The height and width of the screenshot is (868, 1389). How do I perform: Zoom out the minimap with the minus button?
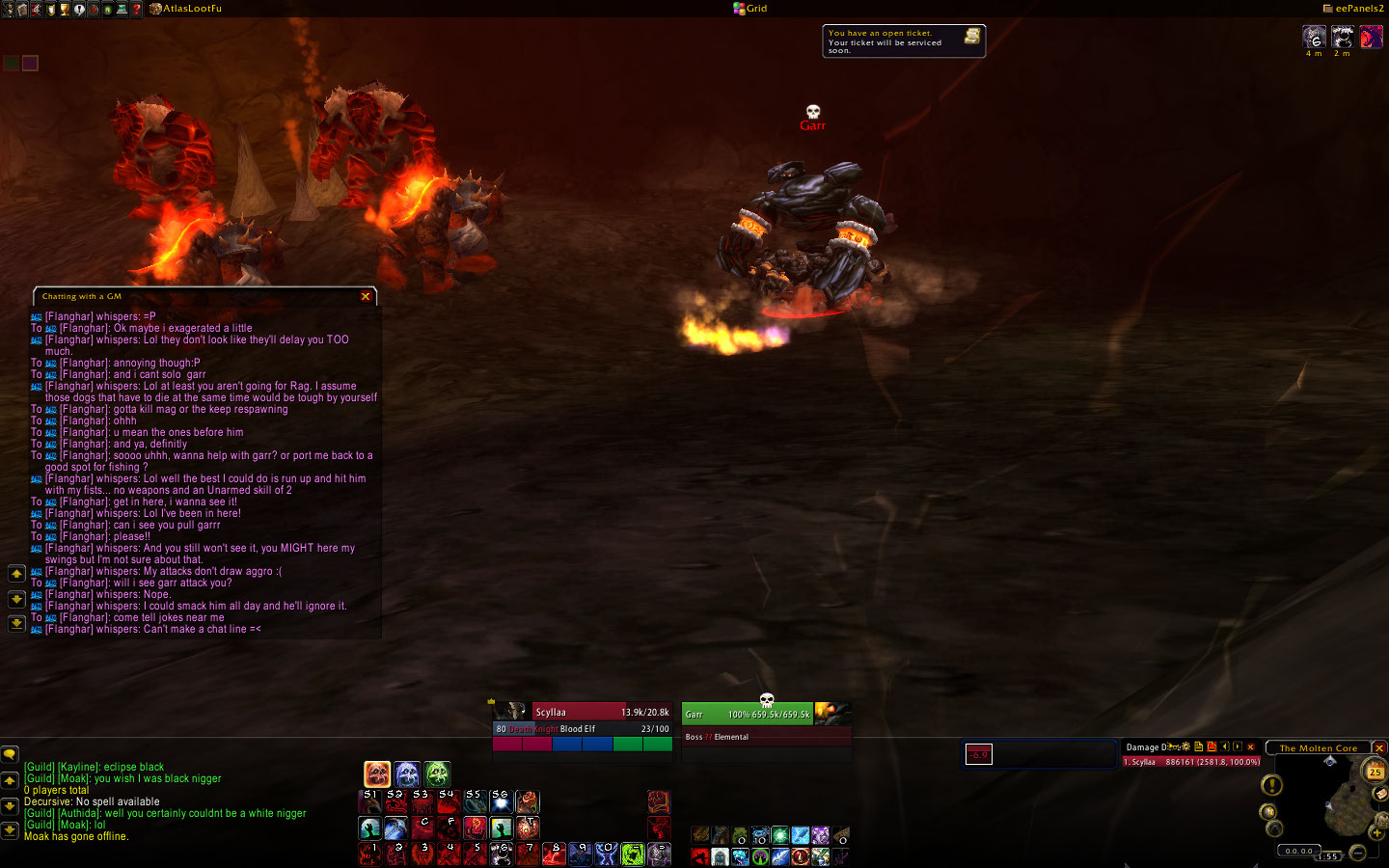pos(1358,853)
